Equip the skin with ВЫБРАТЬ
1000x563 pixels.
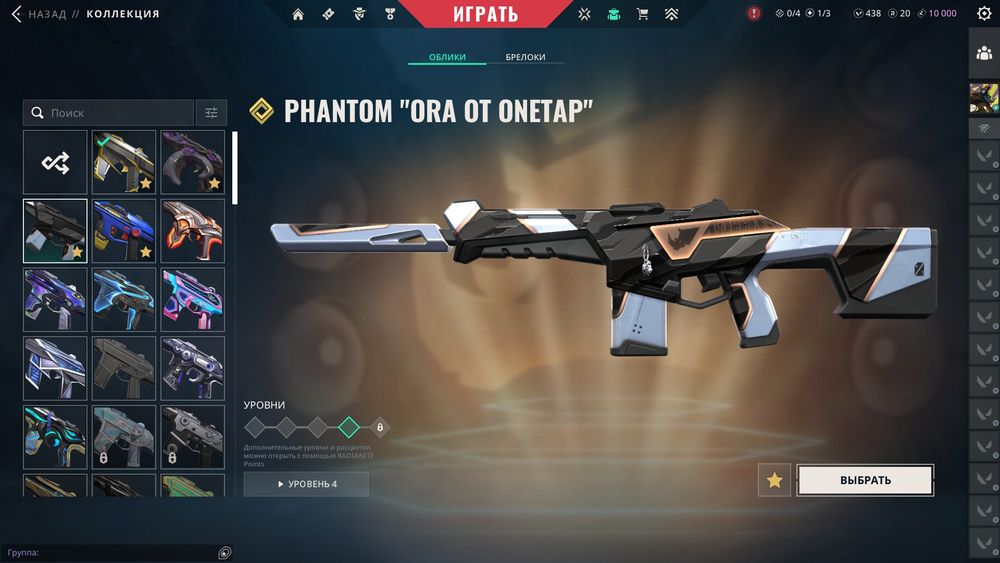(x=865, y=480)
